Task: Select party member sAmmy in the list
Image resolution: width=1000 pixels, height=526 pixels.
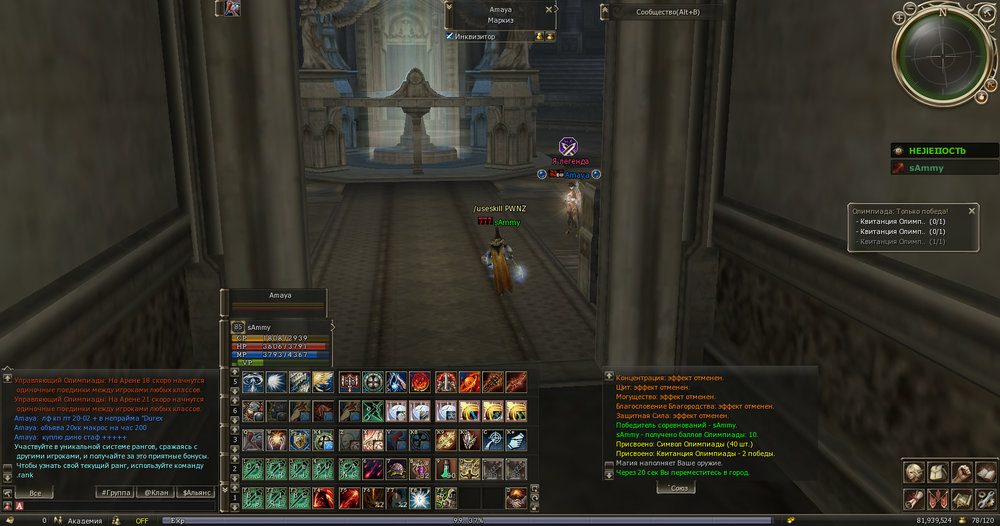Action: tap(944, 168)
